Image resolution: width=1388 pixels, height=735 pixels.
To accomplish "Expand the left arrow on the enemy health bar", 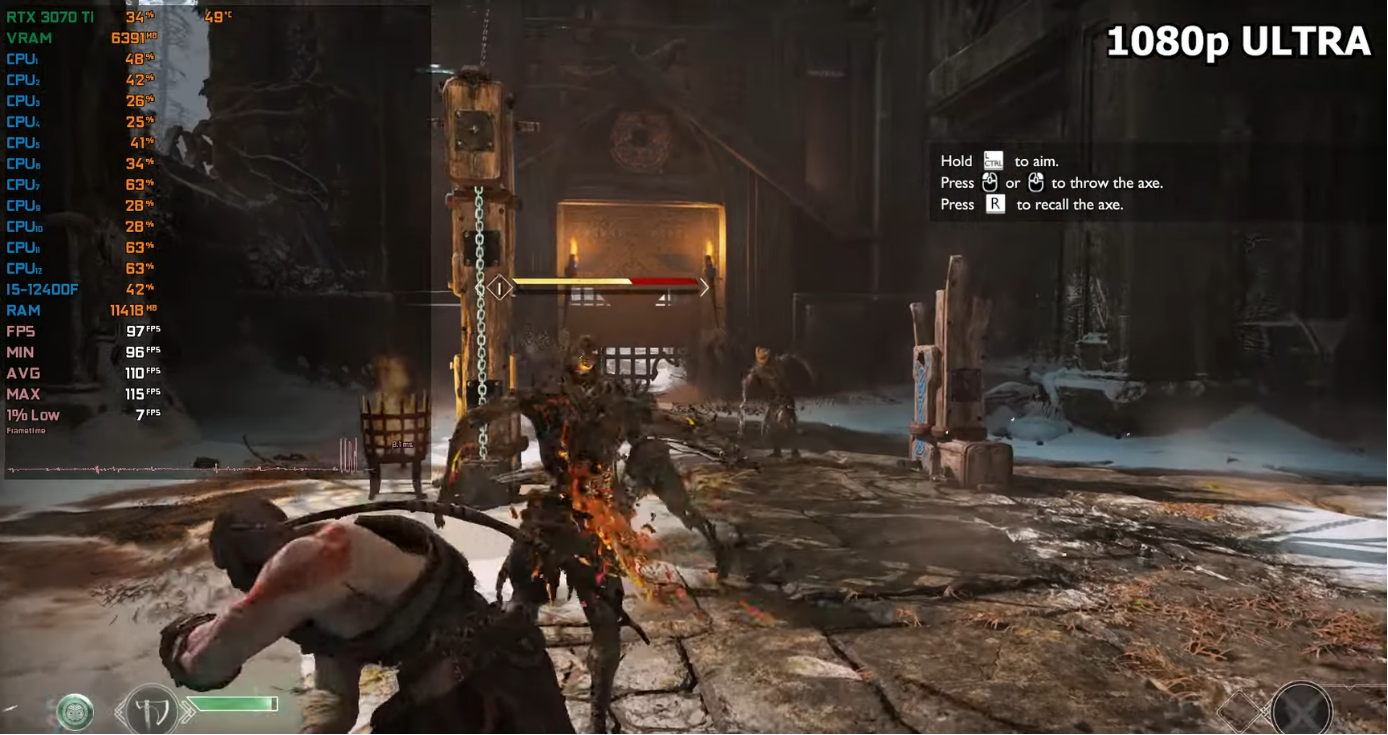I will tap(498, 286).
